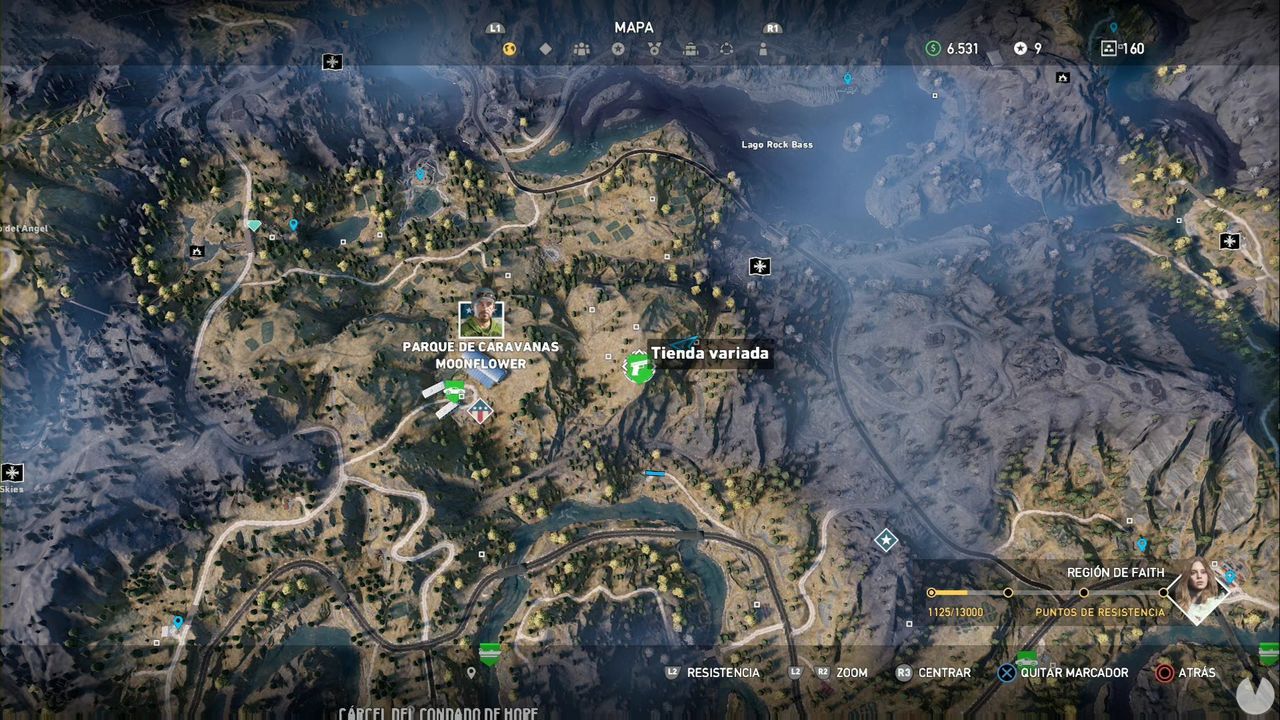Select the lone person filter icon

(x=763, y=48)
